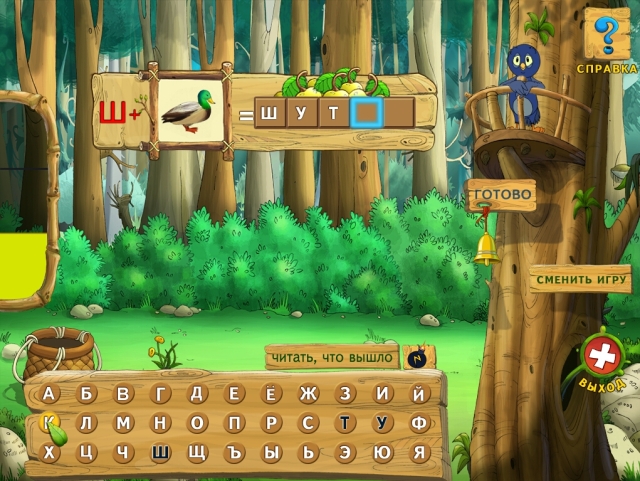
Task: Pick the letter К on the keyboard
Action: click(x=50, y=423)
